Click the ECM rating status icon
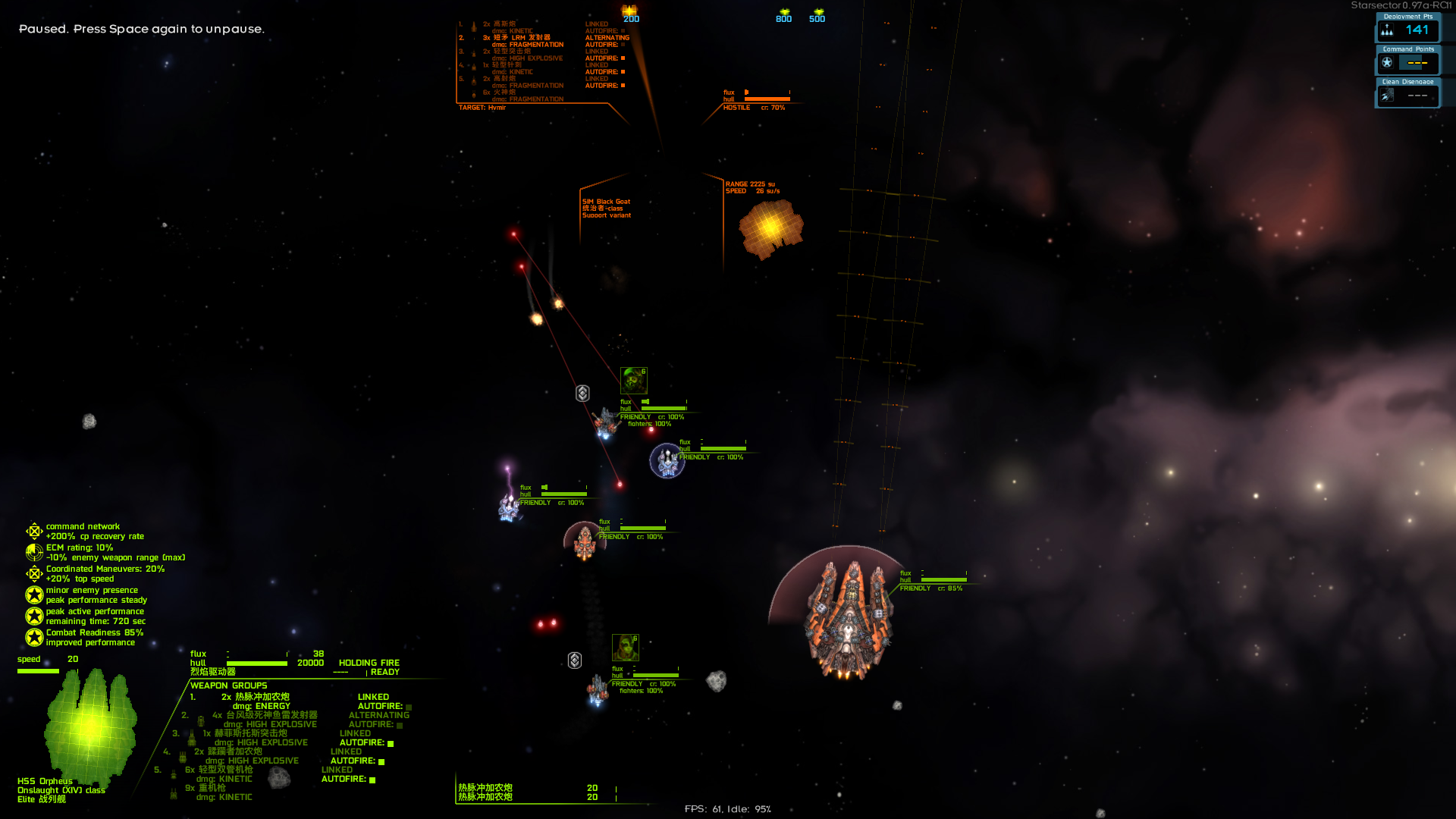 [x=34, y=552]
